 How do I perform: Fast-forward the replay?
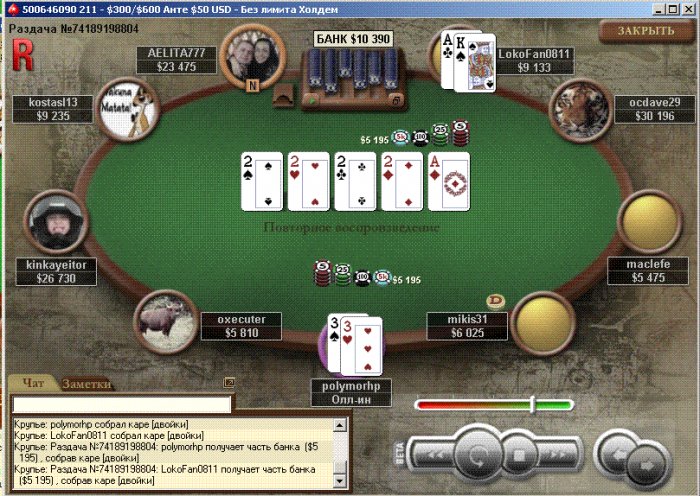[x=555, y=456]
